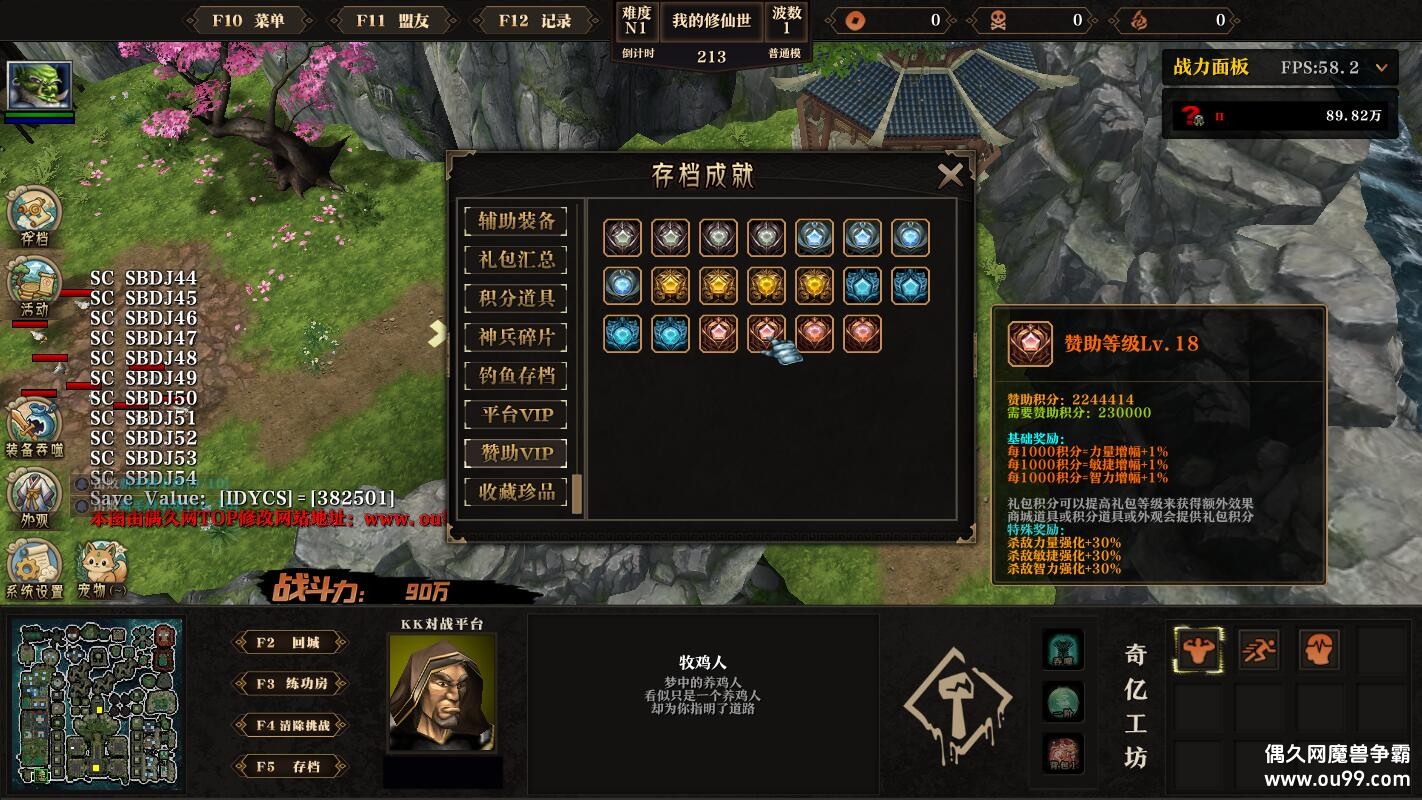The image size is (1422, 800).
Task: Activate the 钓鱼存档 category
Action: pos(517,376)
